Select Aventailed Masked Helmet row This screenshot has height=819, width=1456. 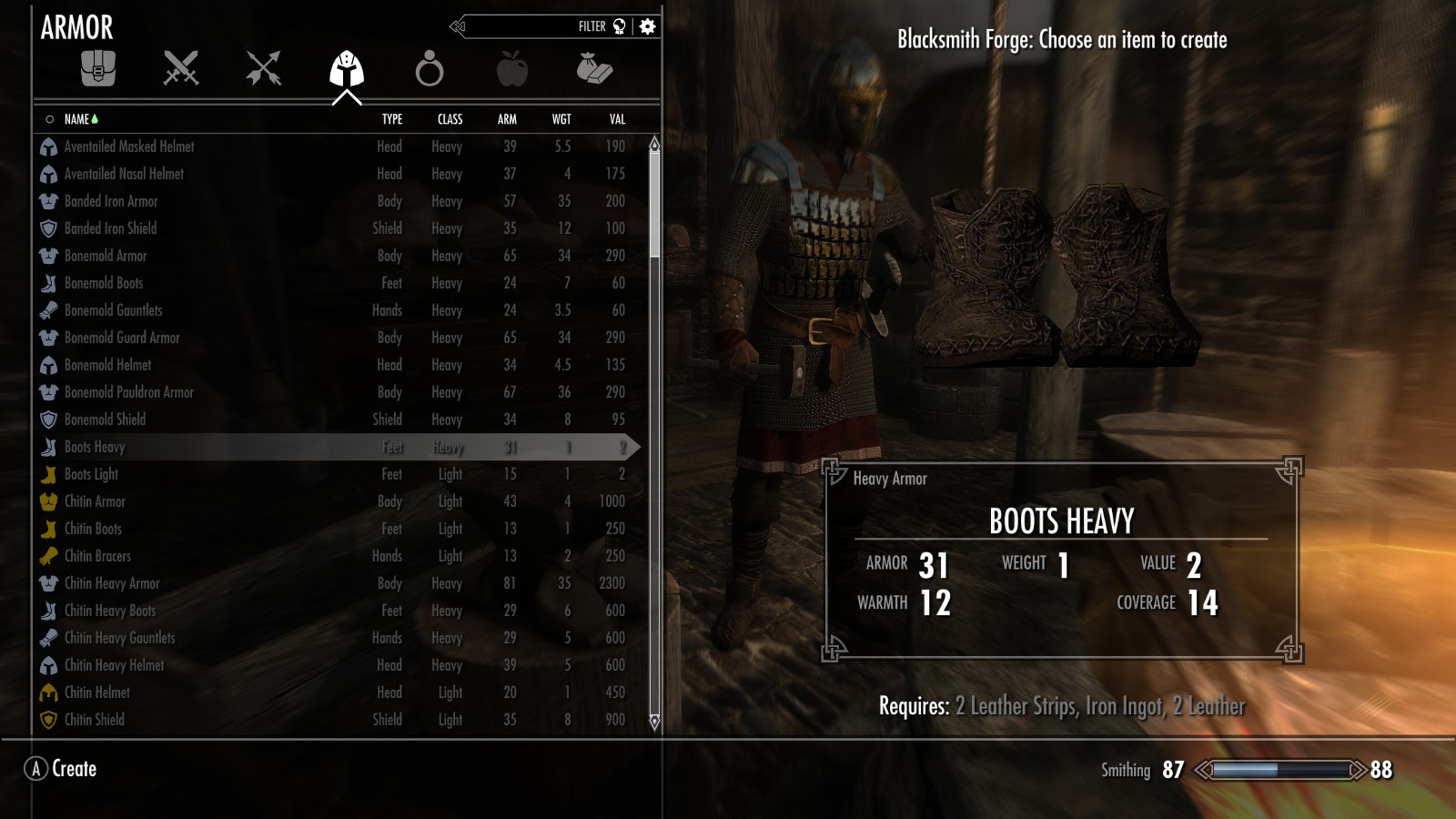point(129,147)
